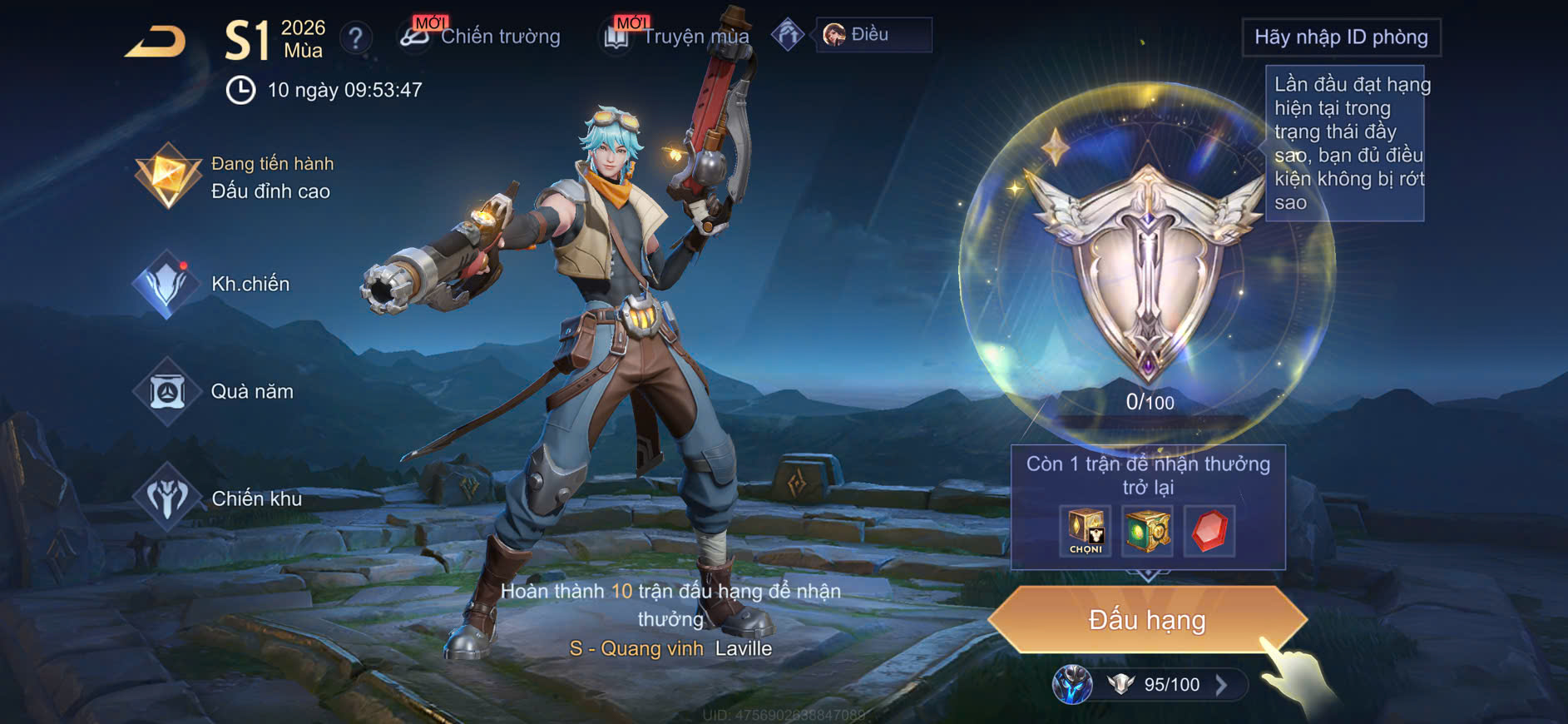This screenshot has width=1568, height=724.
Task: Open Quà năm rewards
Action: pos(216,391)
